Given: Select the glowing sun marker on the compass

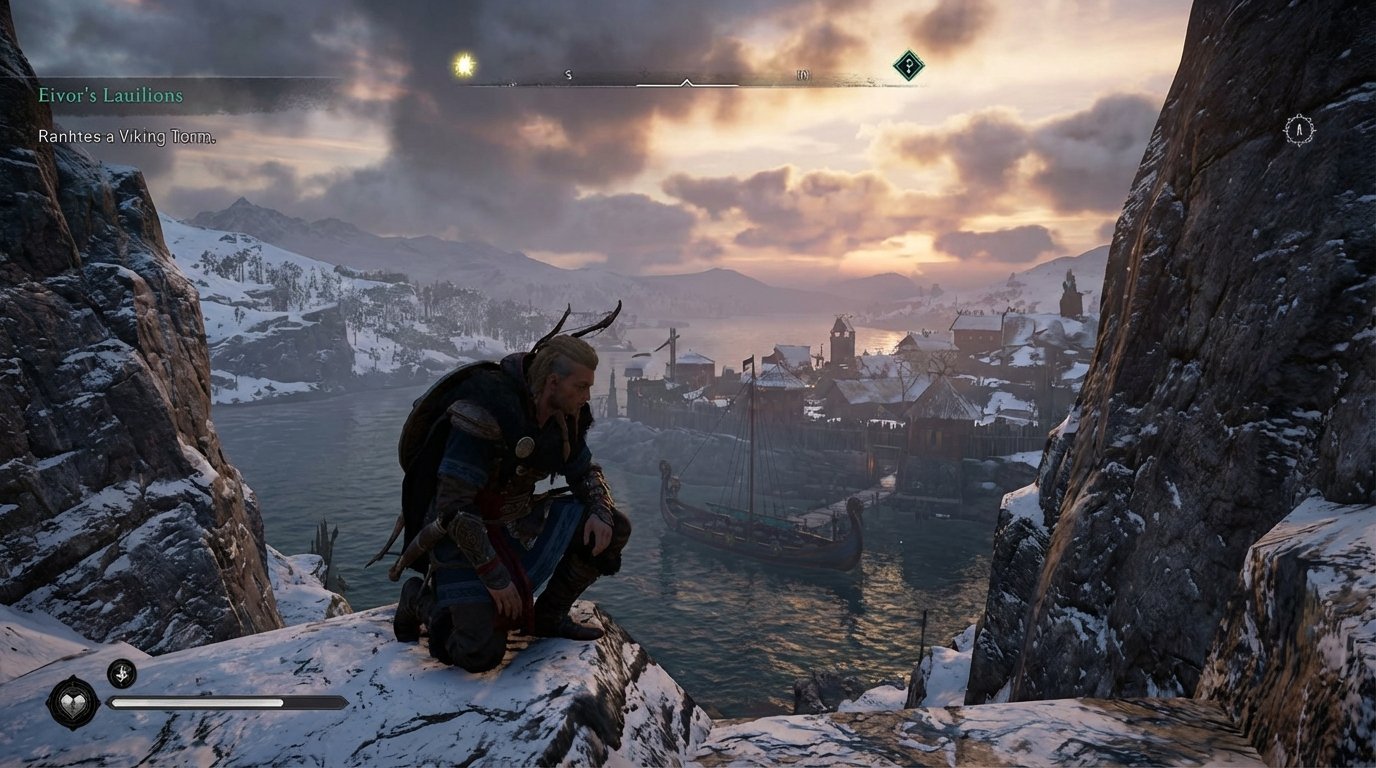Looking at the screenshot, I should [462, 63].
